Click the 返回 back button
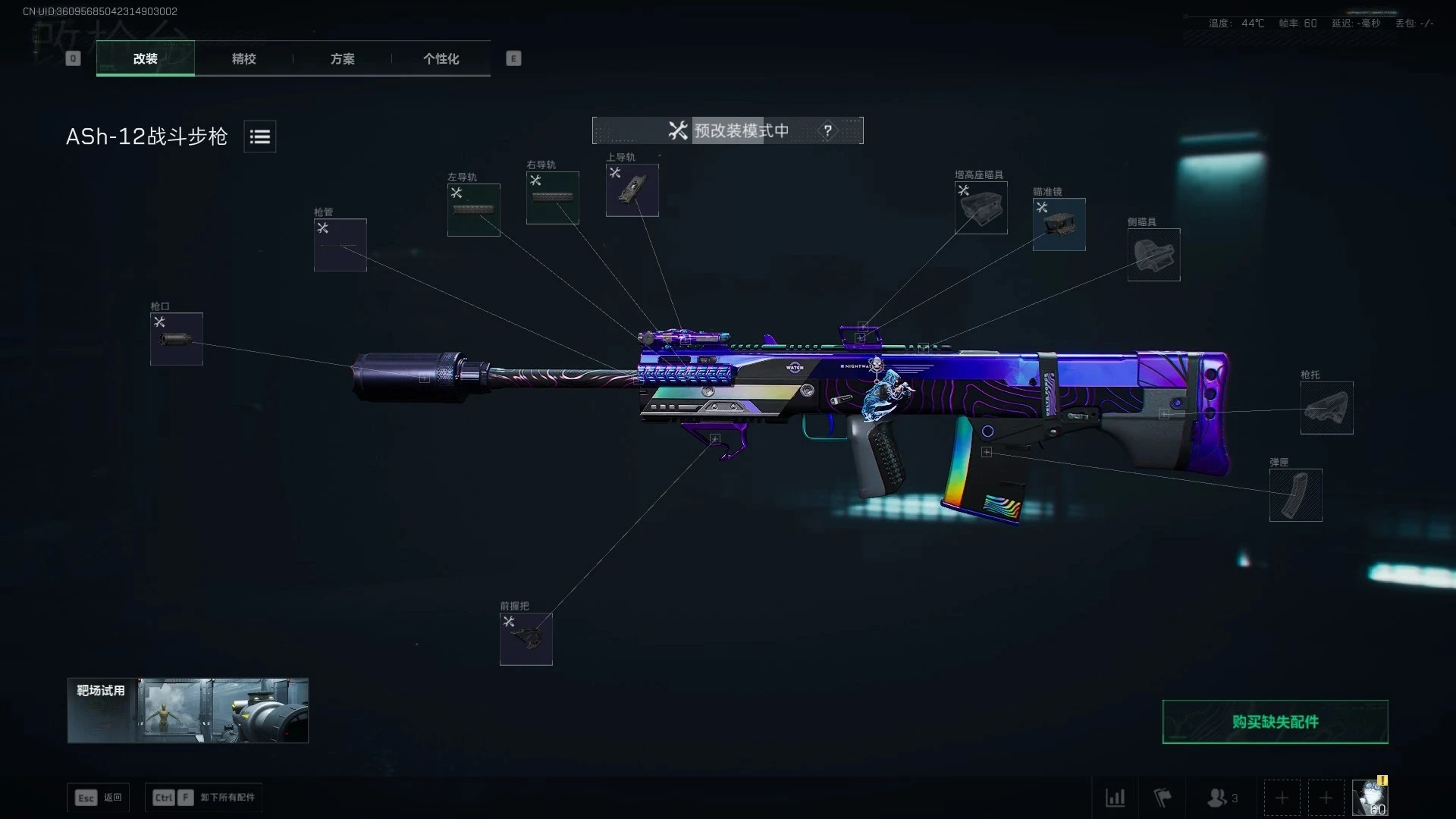The width and height of the screenshot is (1456, 819). pos(99,798)
